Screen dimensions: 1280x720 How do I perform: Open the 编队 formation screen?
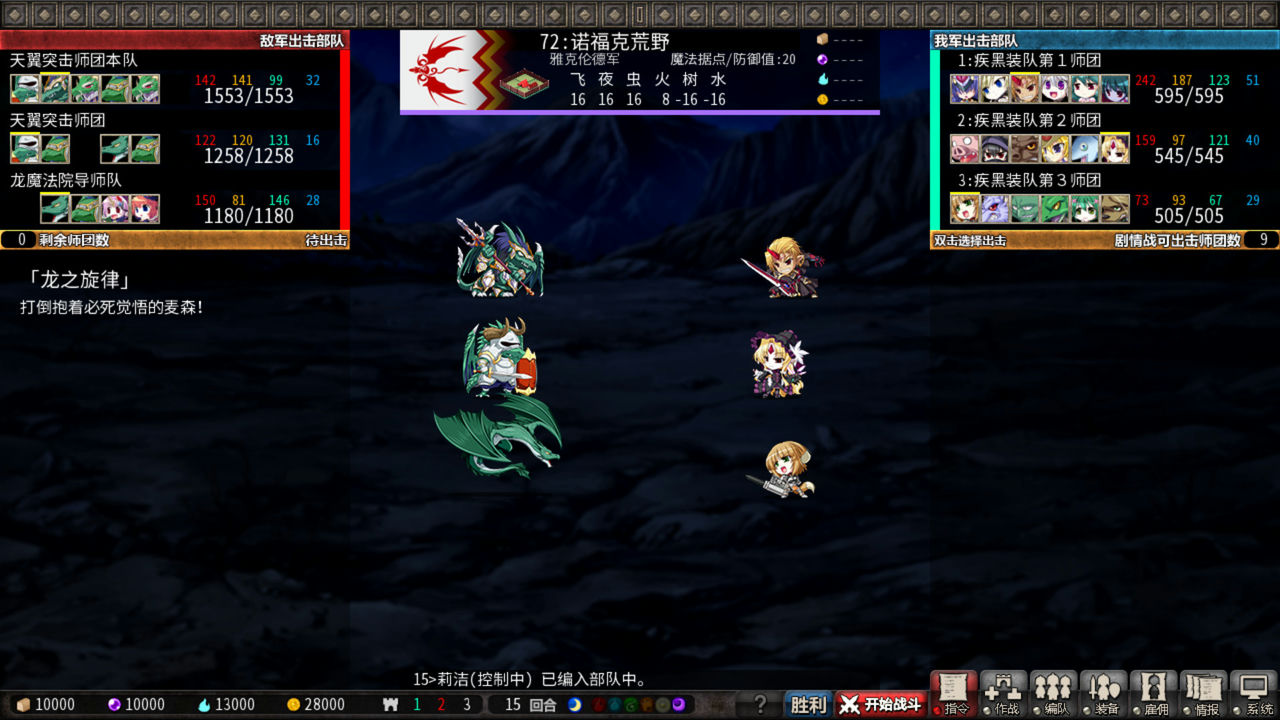point(1055,695)
